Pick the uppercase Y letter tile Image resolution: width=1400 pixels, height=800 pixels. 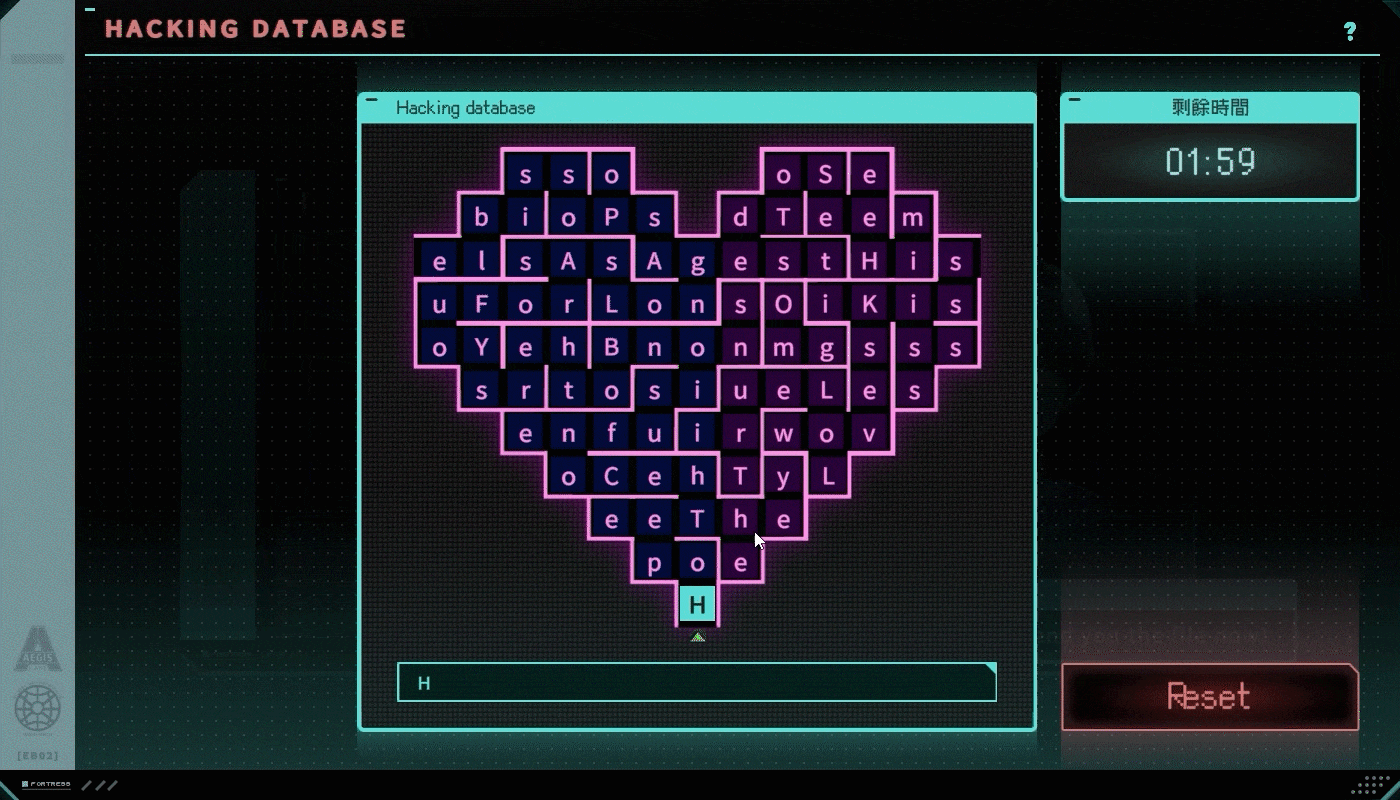click(x=482, y=348)
